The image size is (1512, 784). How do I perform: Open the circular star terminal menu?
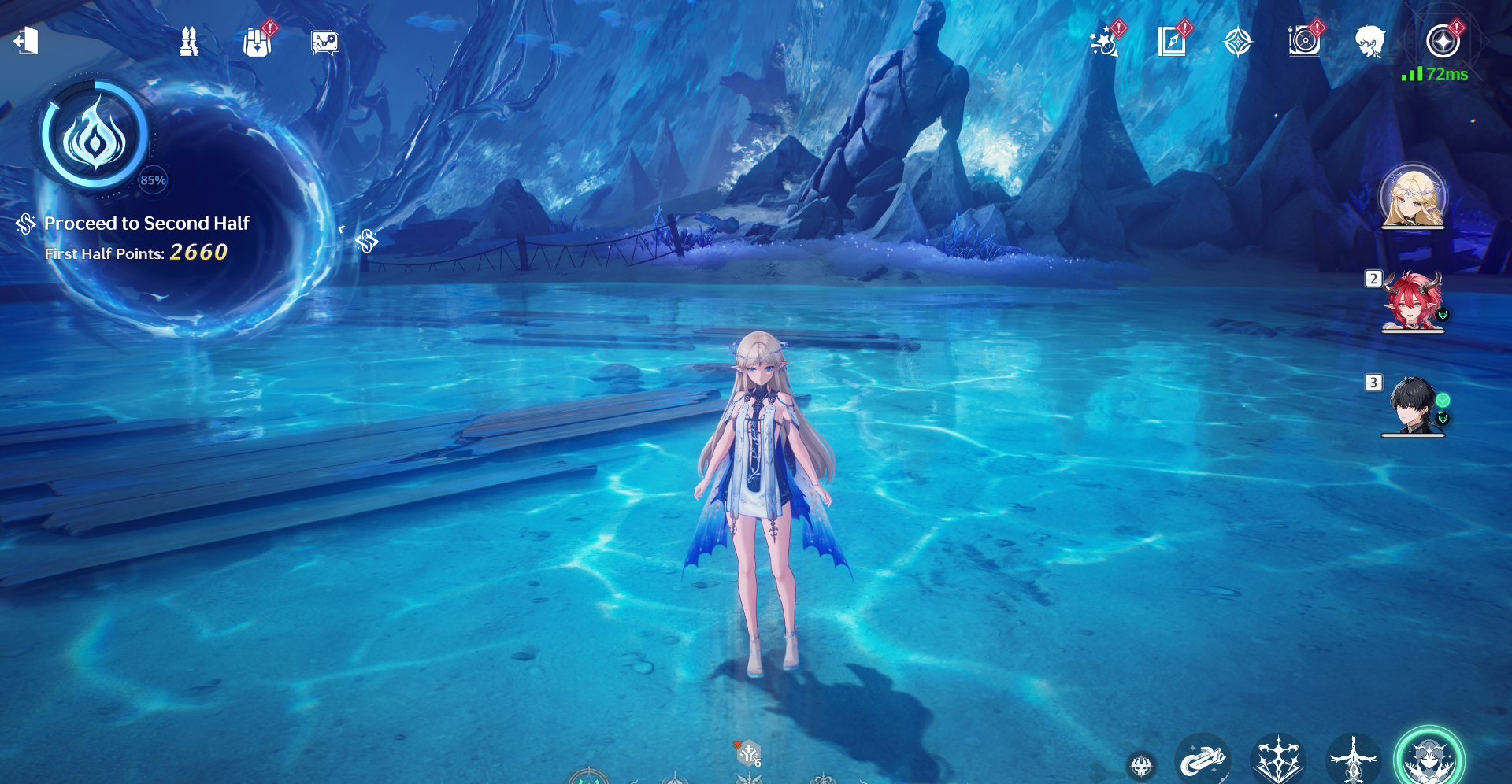[x=1443, y=42]
